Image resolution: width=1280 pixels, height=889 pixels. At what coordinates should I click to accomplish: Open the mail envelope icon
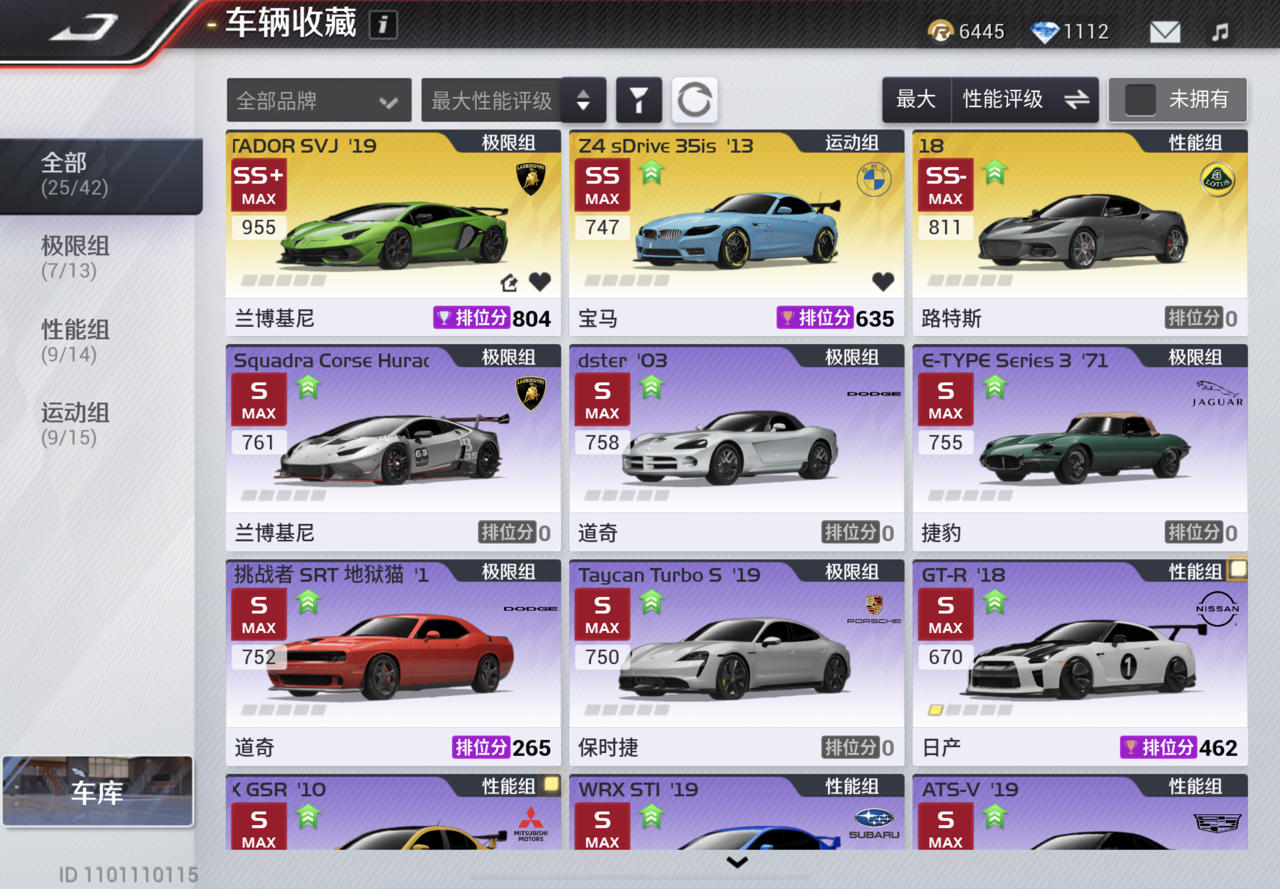point(1163,31)
